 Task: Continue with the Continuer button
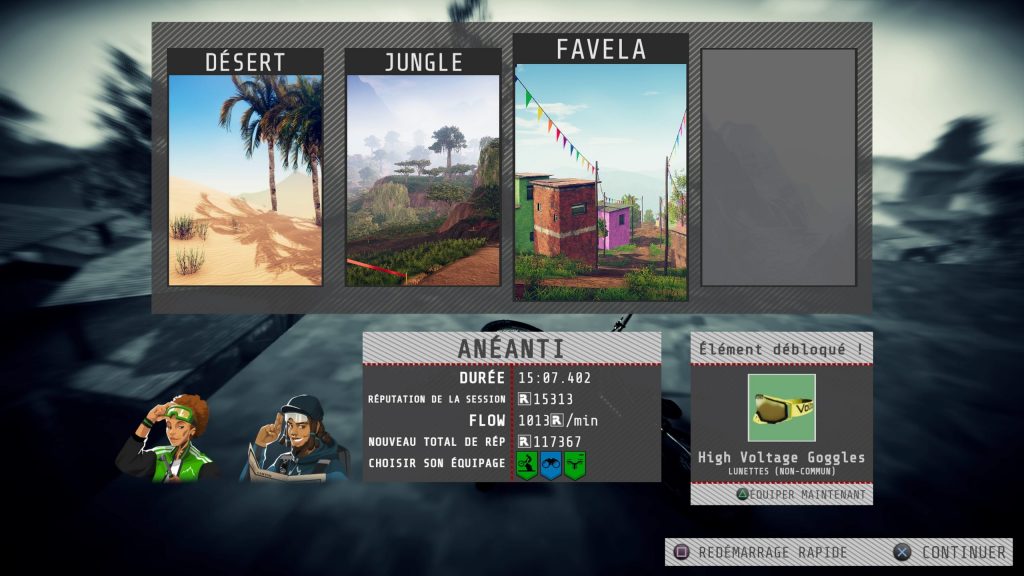click(x=952, y=552)
